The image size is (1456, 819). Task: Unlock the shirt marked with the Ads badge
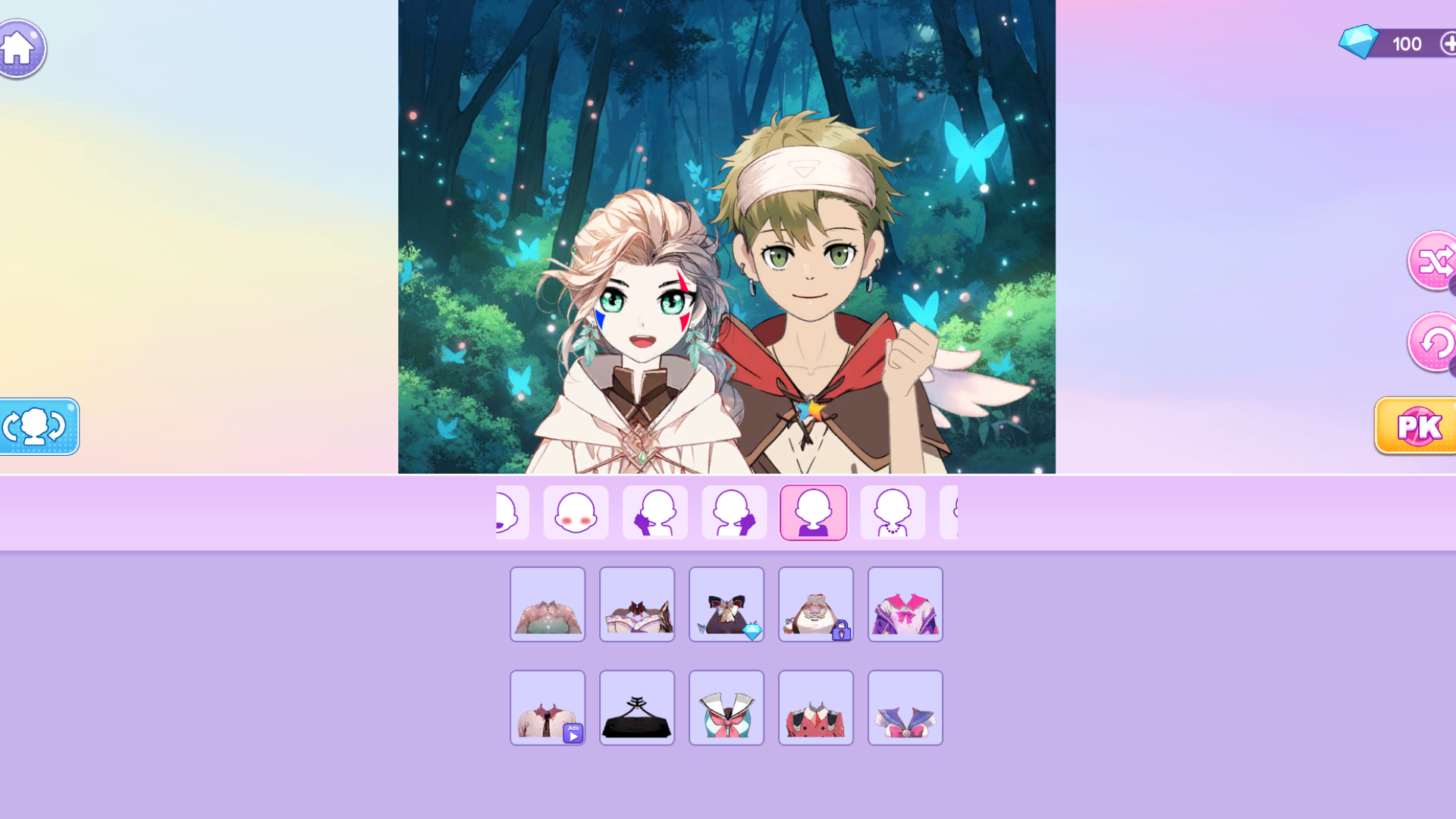[x=548, y=708]
